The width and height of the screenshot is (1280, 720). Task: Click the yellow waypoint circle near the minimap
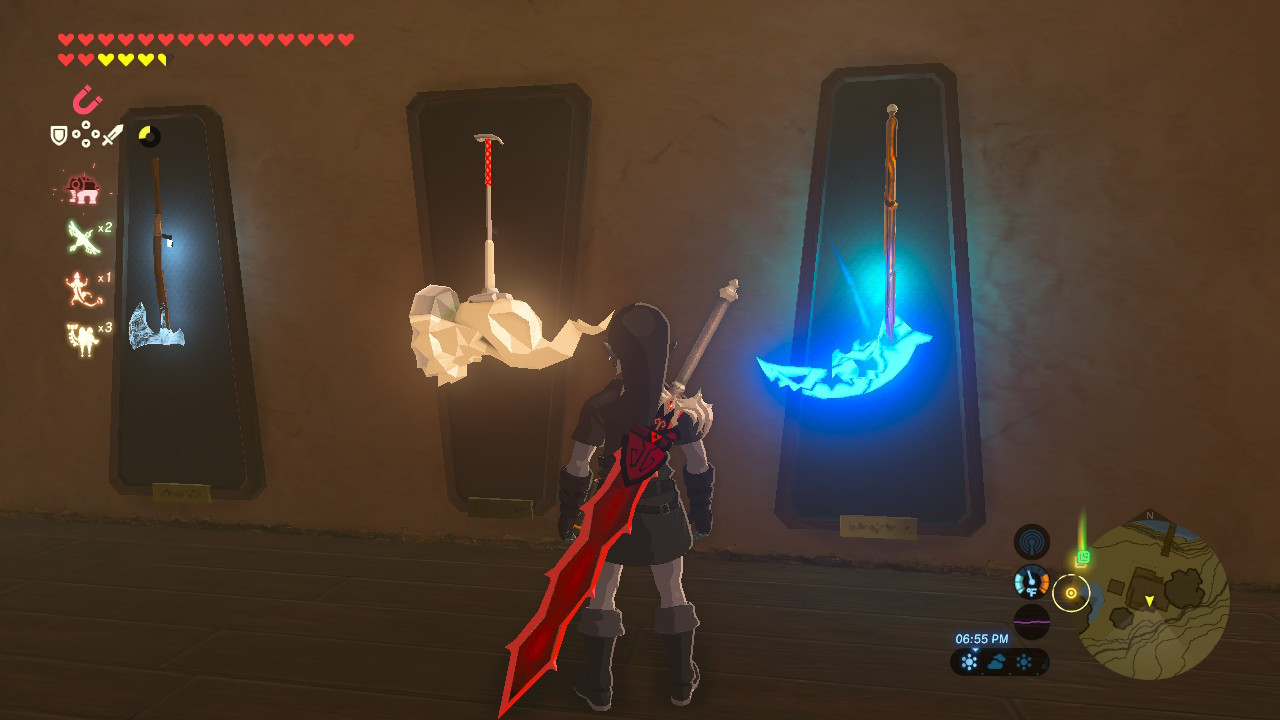tap(1072, 594)
